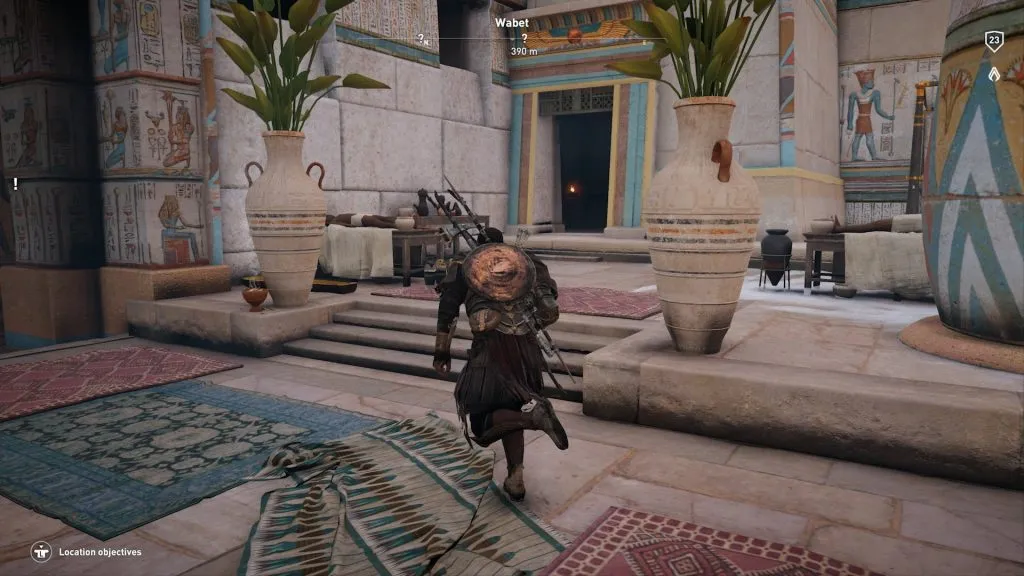Select the exclamation mark quest indicator
Viewport: 1024px width, 576px height.
[x=15, y=184]
